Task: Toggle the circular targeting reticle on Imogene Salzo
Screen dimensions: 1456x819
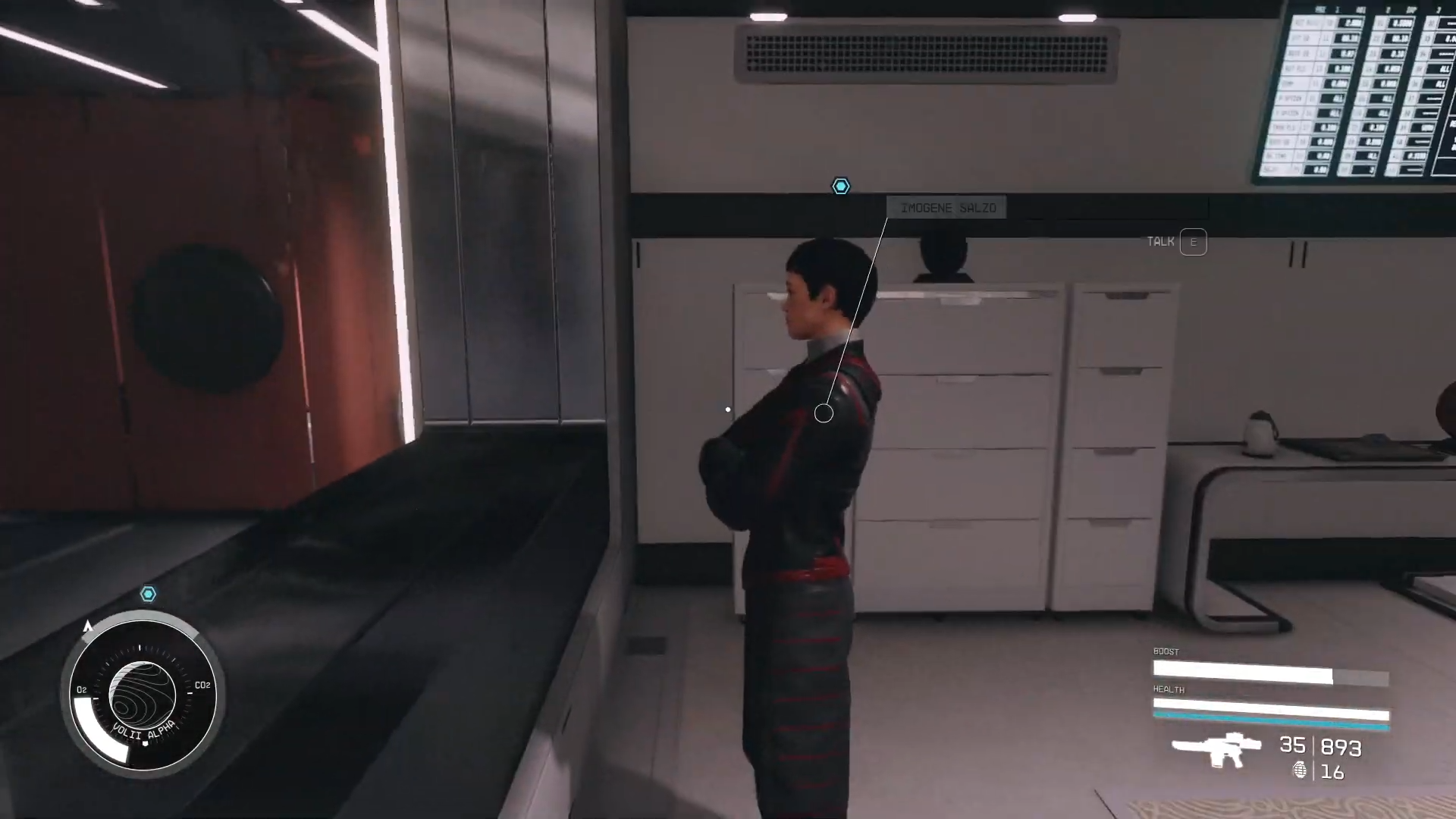Action: tap(824, 413)
